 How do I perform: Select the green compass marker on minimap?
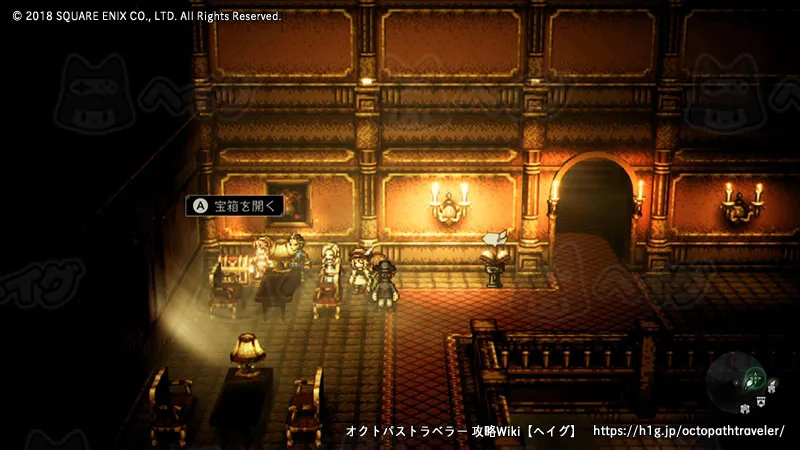coord(756,378)
